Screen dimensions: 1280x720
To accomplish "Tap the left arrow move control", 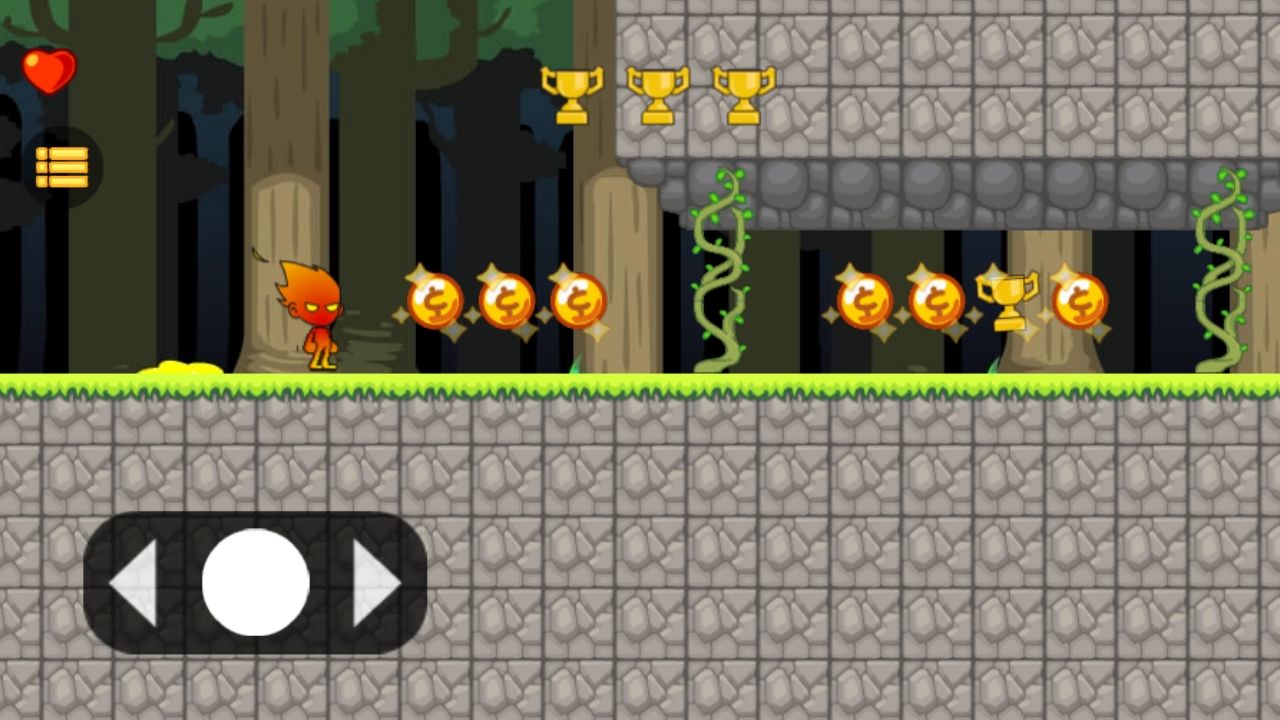I will [x=134, y=583].
